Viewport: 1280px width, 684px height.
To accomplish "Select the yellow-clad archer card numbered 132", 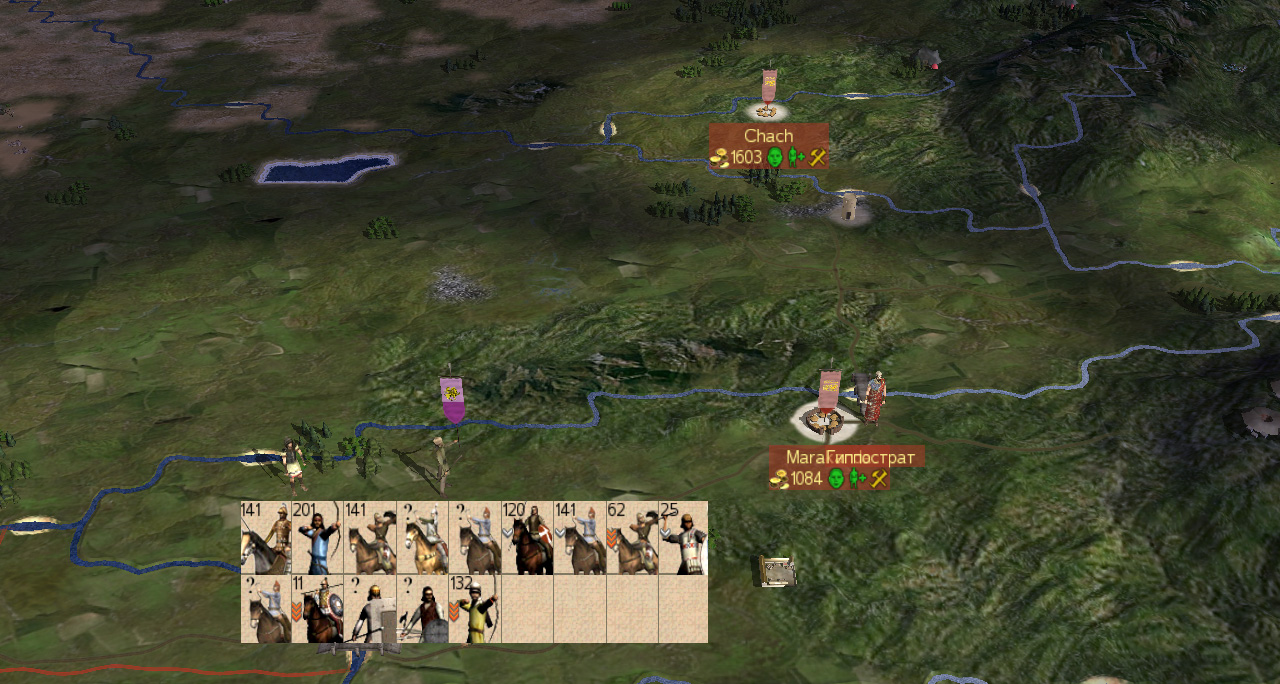I will 475,609.
